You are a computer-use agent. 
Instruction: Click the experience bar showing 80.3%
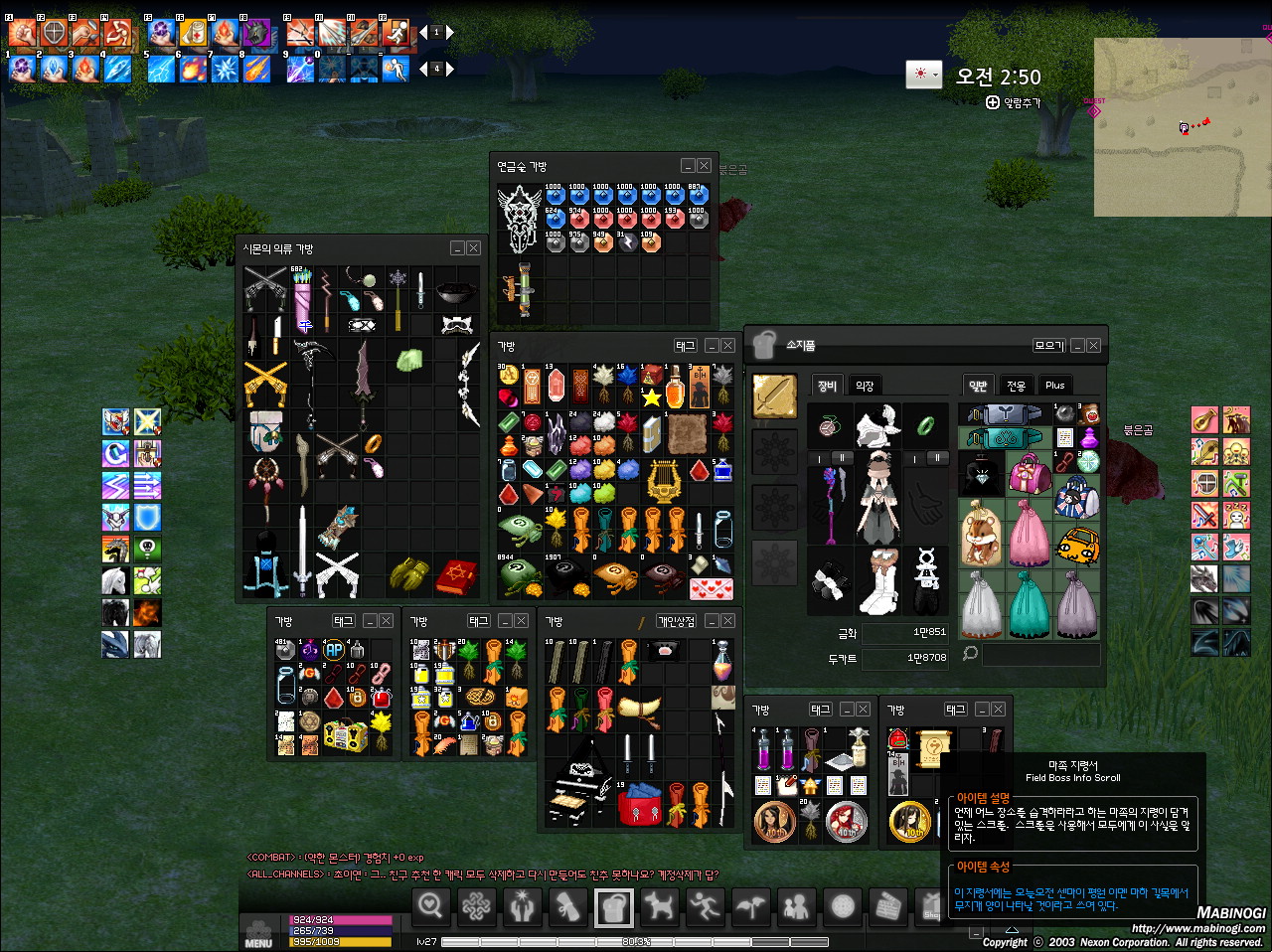pyautogui.click(x=636, y=940)
